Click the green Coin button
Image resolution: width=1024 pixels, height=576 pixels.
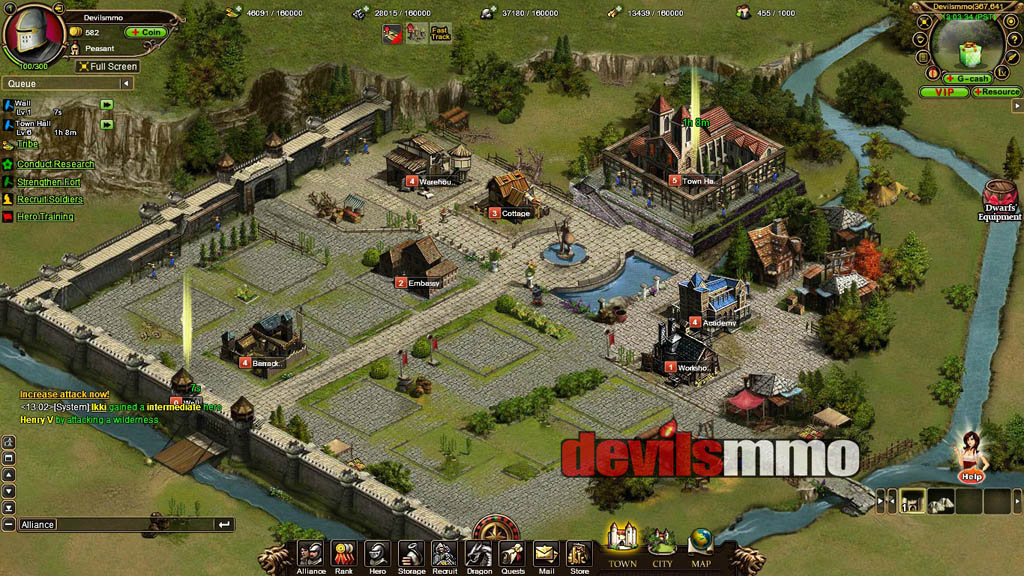[x=145, y=32]
